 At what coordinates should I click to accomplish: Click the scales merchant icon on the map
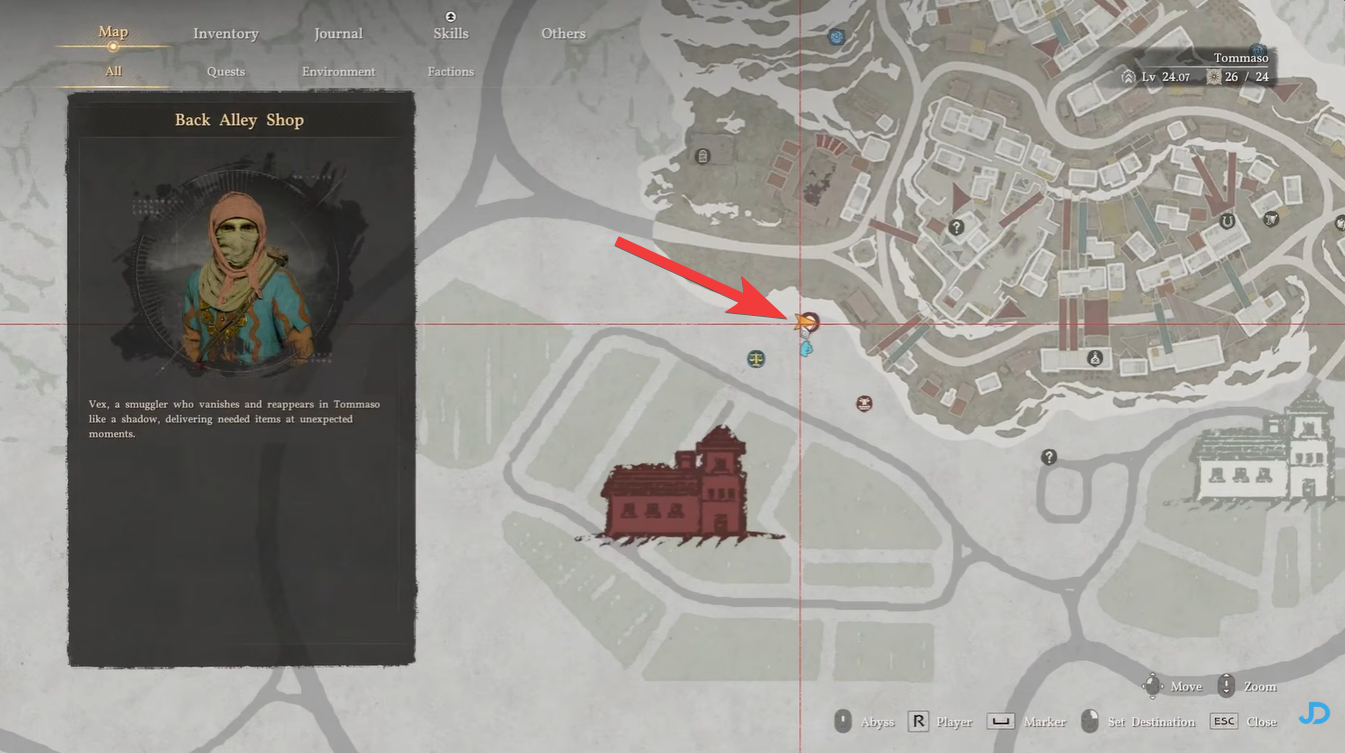click(x=756, y=358)
